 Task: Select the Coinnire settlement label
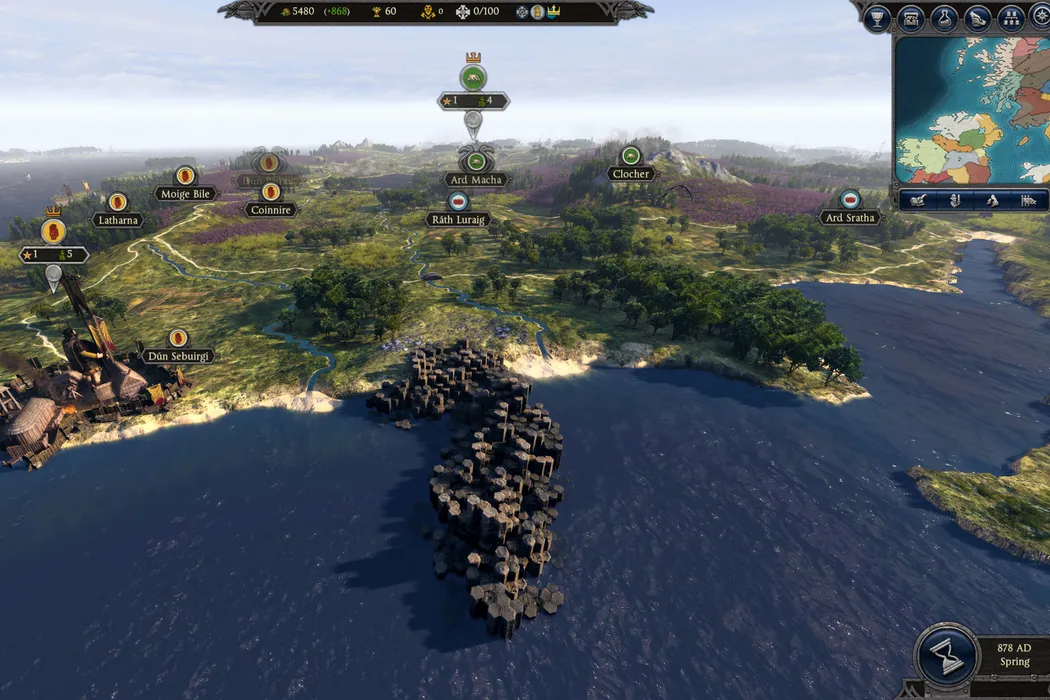coord(270,210)
